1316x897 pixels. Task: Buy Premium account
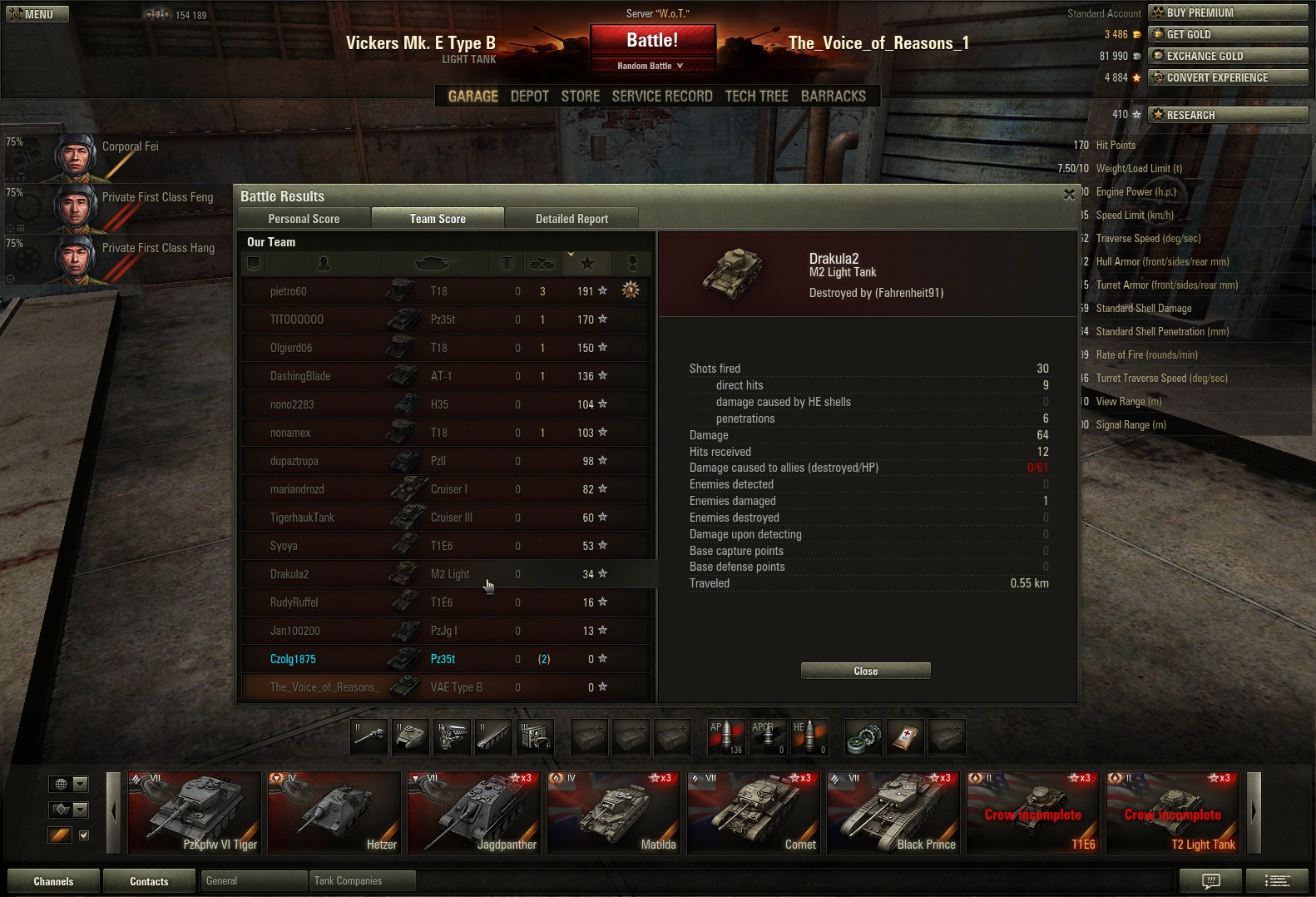[x=1227, y=12]
